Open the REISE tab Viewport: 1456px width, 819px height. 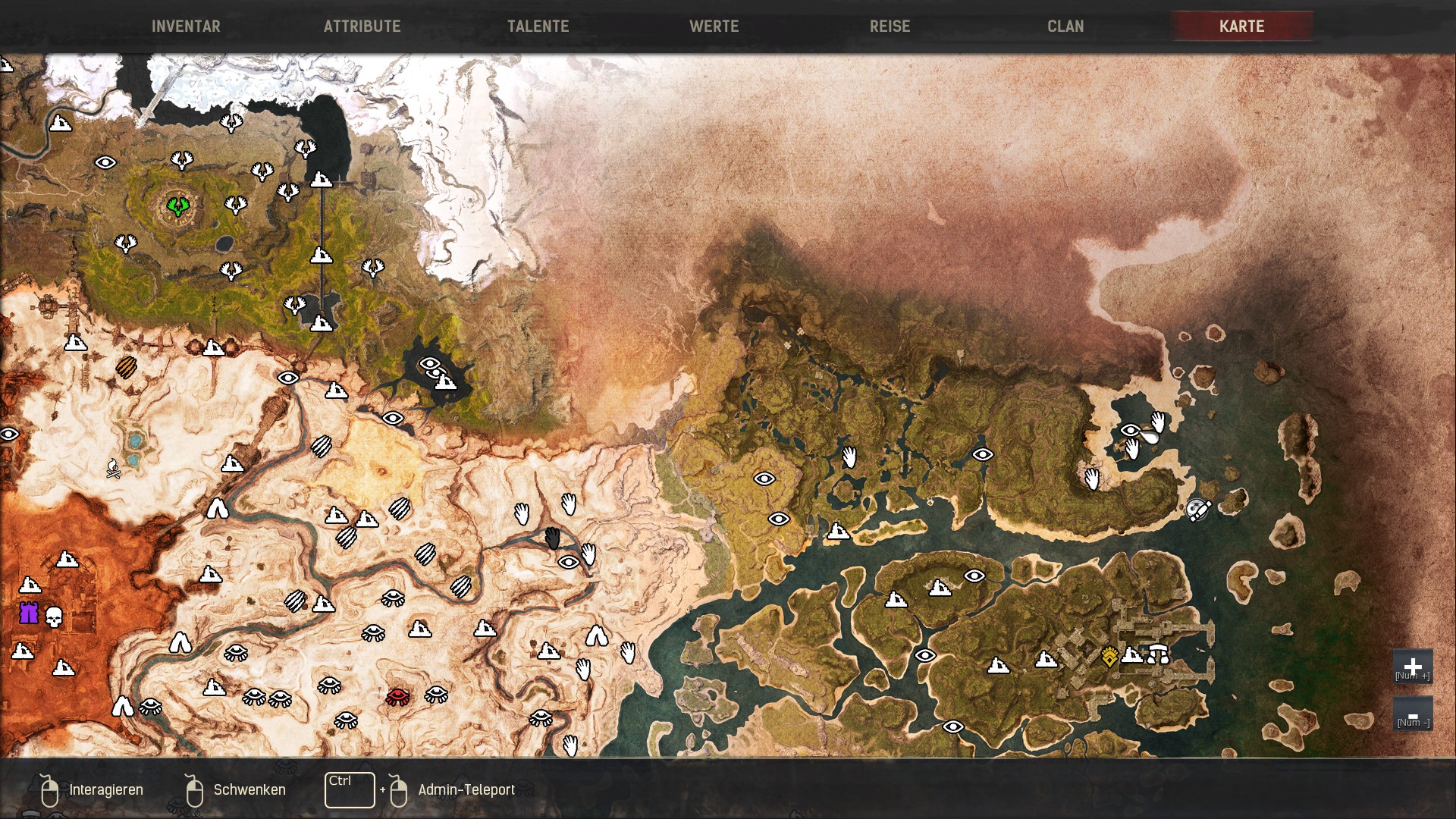coord(890,27)
